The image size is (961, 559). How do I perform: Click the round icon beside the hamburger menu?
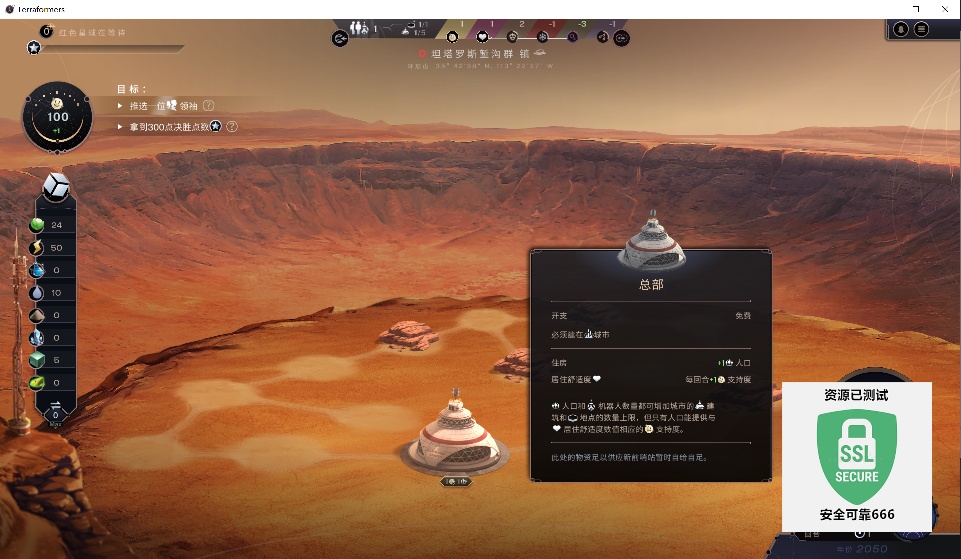pyautogui.click(x=901, y=29)
